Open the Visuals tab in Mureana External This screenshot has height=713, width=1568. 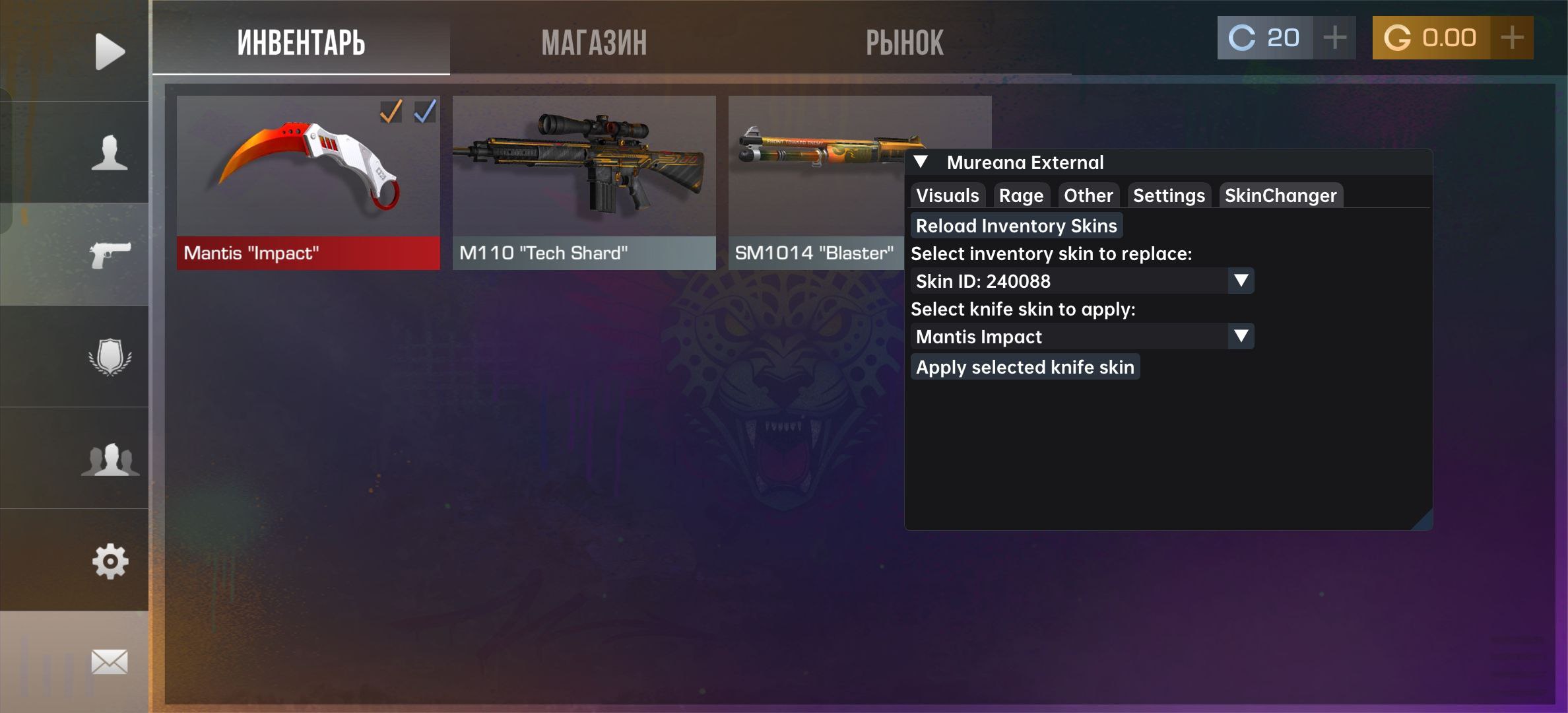coord(947,195)
